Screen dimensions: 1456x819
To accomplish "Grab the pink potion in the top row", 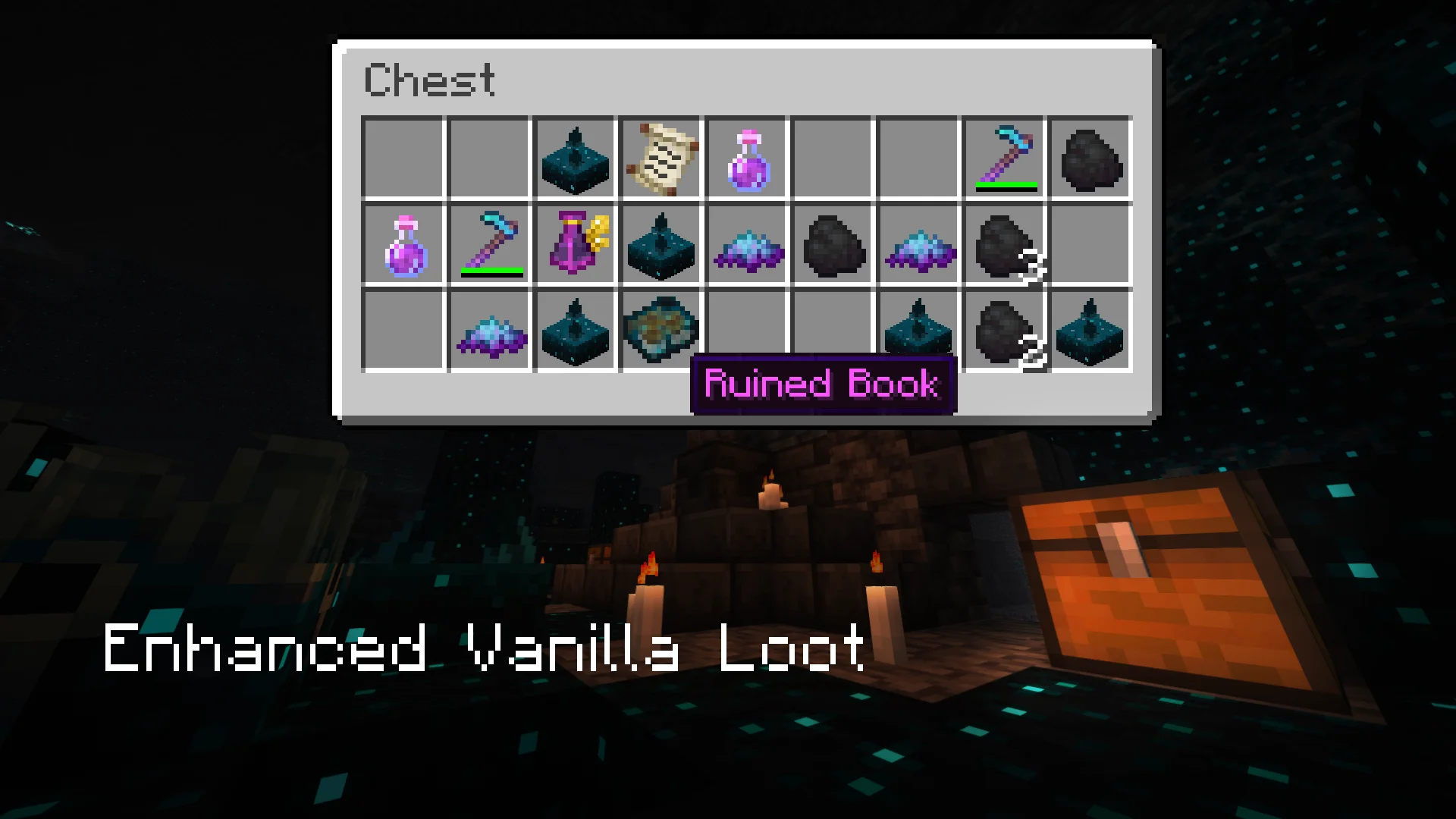I will [x=747, y=157].
